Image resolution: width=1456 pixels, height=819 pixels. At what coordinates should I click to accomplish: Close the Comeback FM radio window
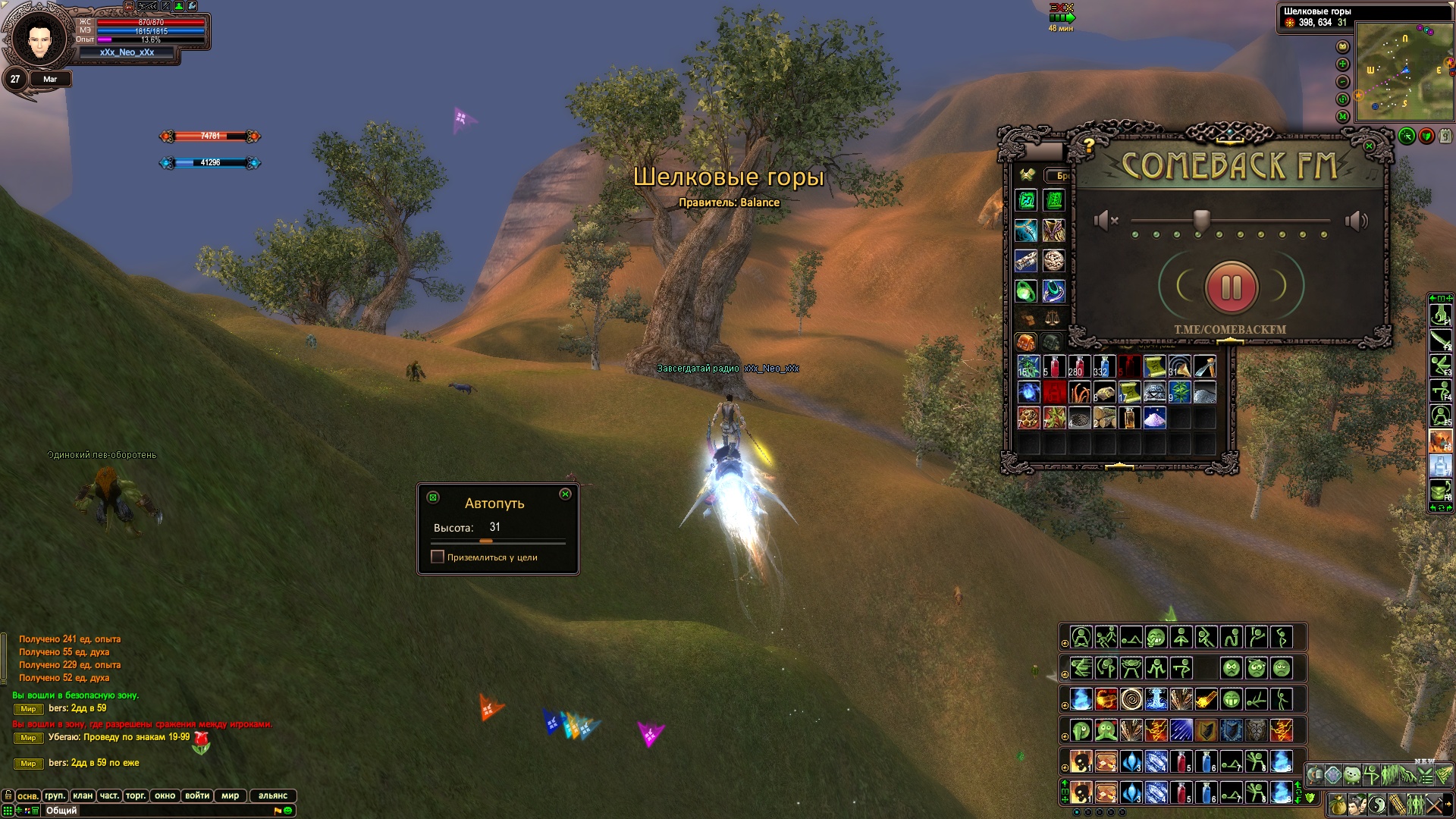pos(1369,146)
